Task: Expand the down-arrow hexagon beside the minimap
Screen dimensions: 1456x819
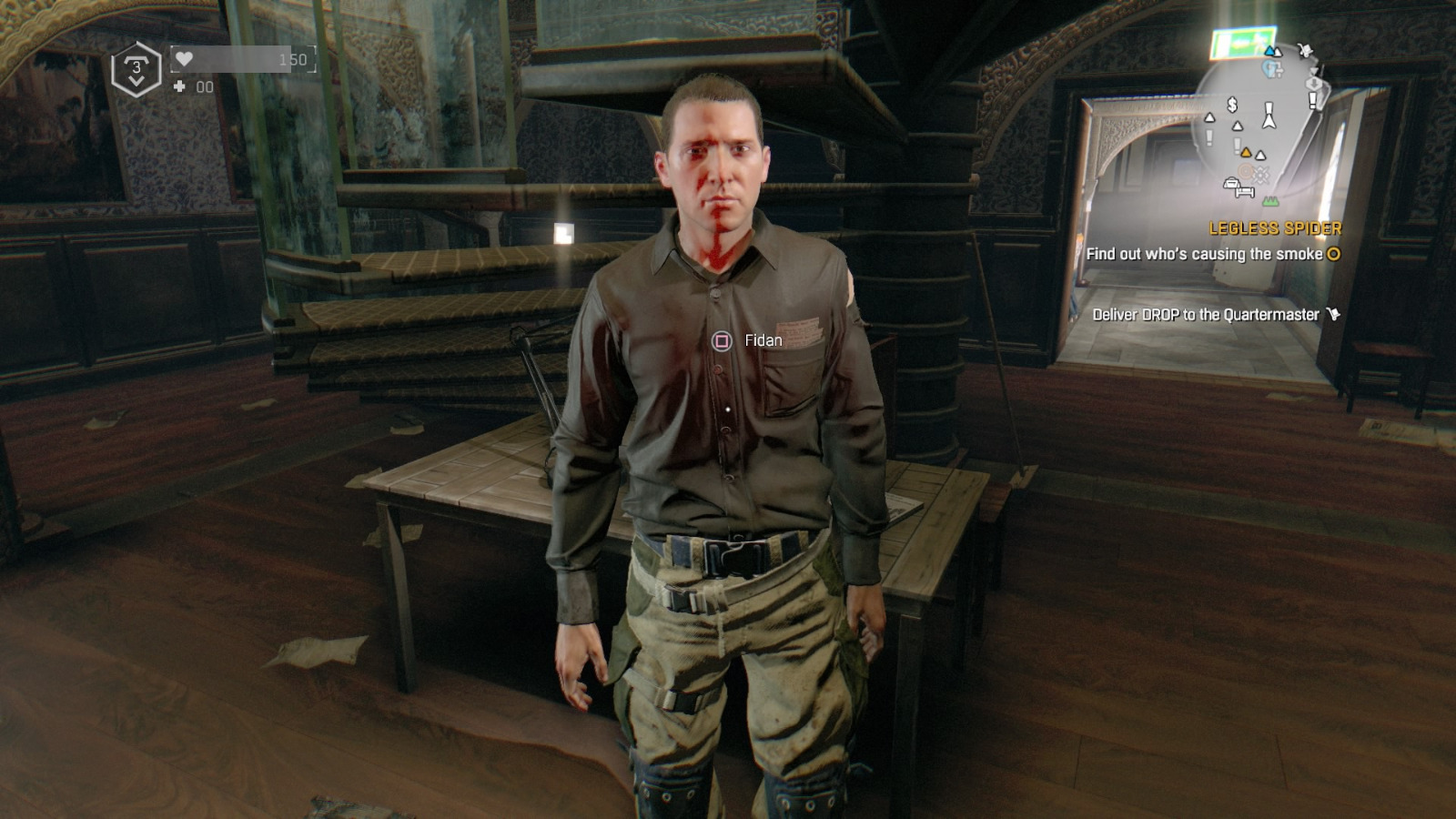Action: 1314,83
